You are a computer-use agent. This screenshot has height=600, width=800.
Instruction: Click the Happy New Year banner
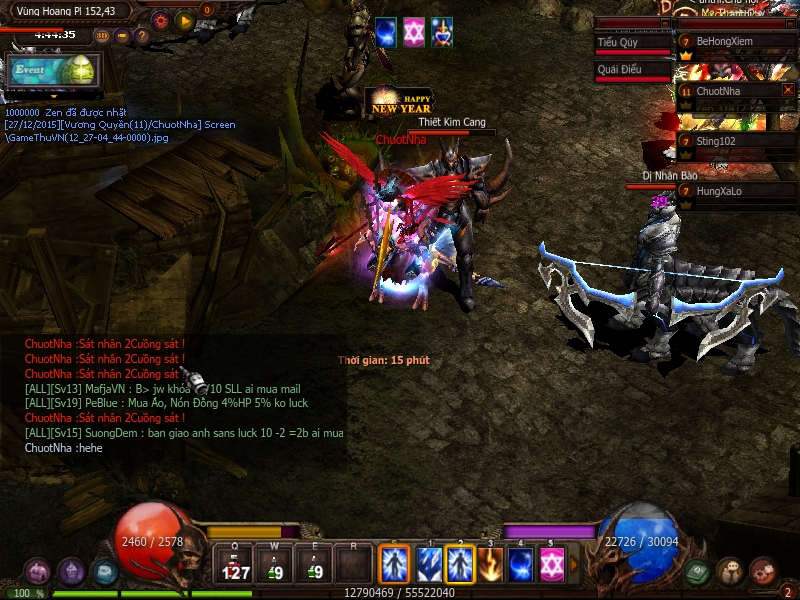(x=400, y=103)
